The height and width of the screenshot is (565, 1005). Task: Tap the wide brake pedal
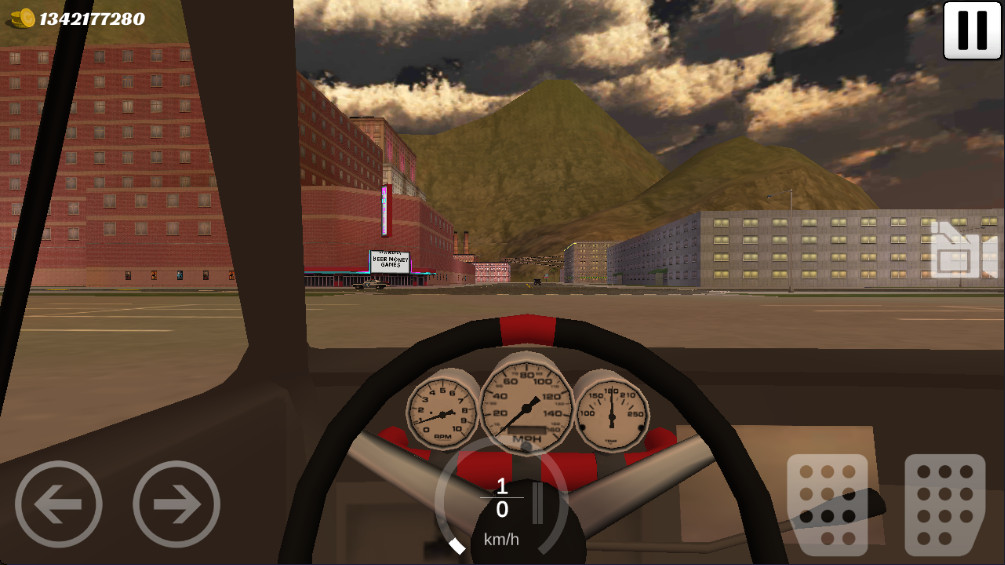point(827,505)
